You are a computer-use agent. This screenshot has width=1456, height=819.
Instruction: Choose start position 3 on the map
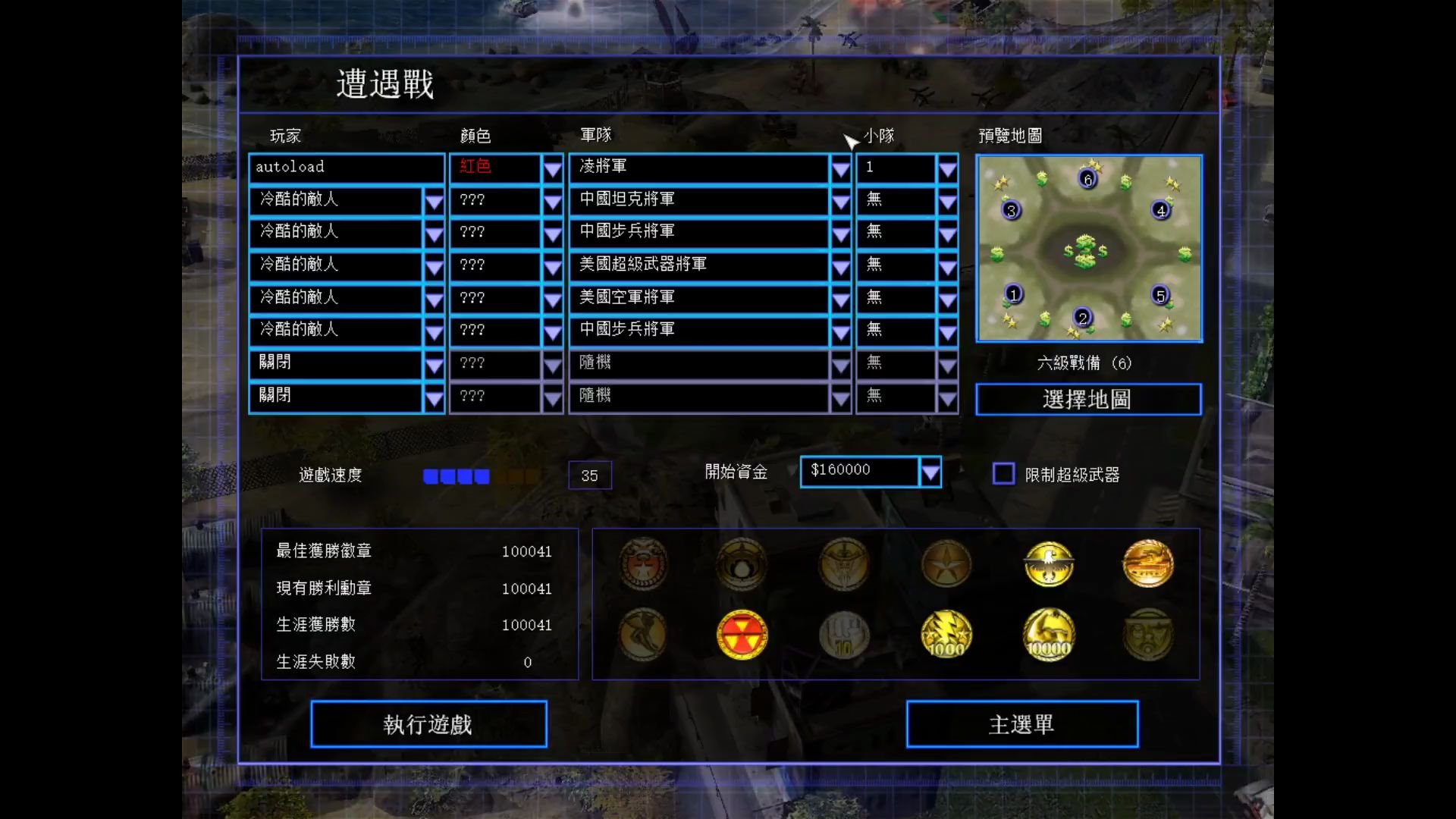coord(1011,210)
